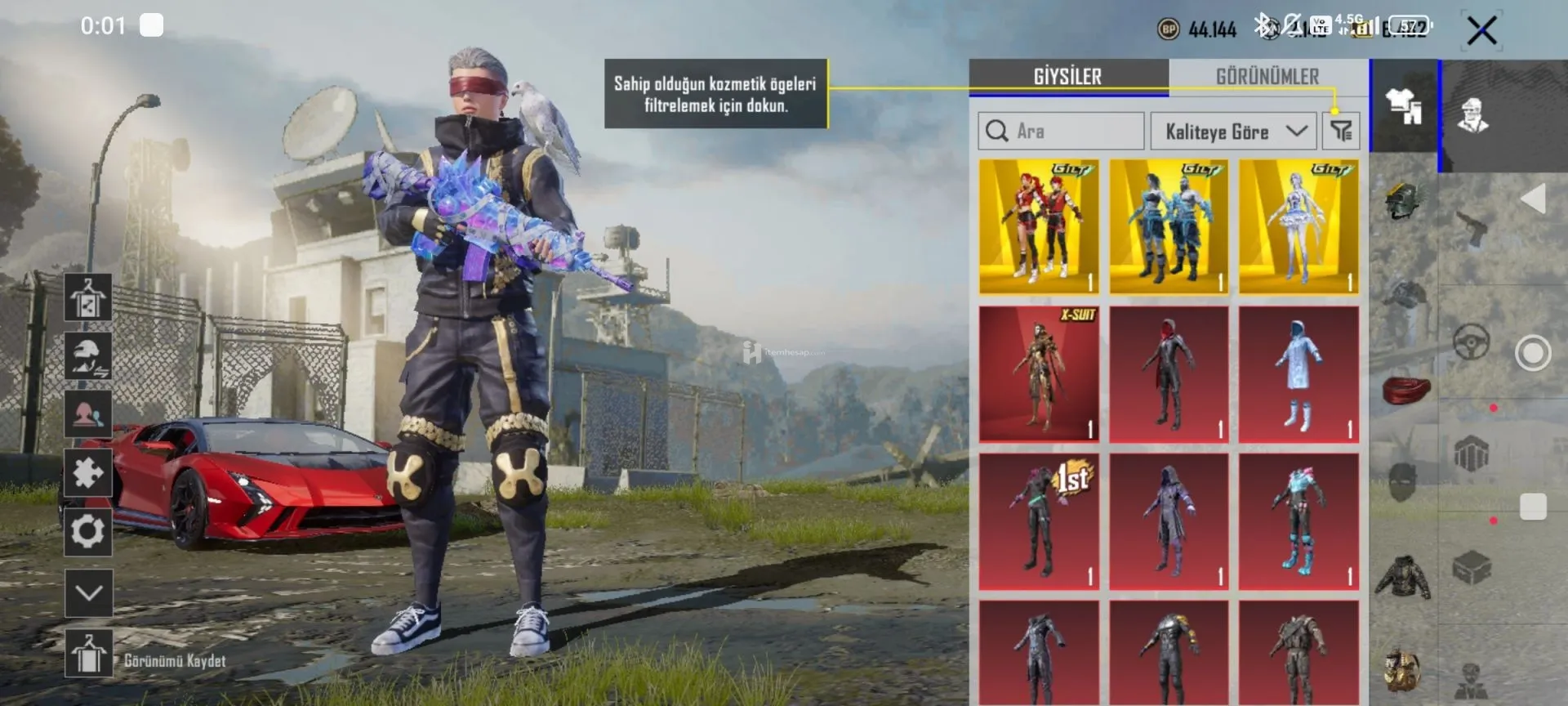Viewport: 1568px width, 706px height.
Task: Select the red duo outfit set
Action: 1039,226
